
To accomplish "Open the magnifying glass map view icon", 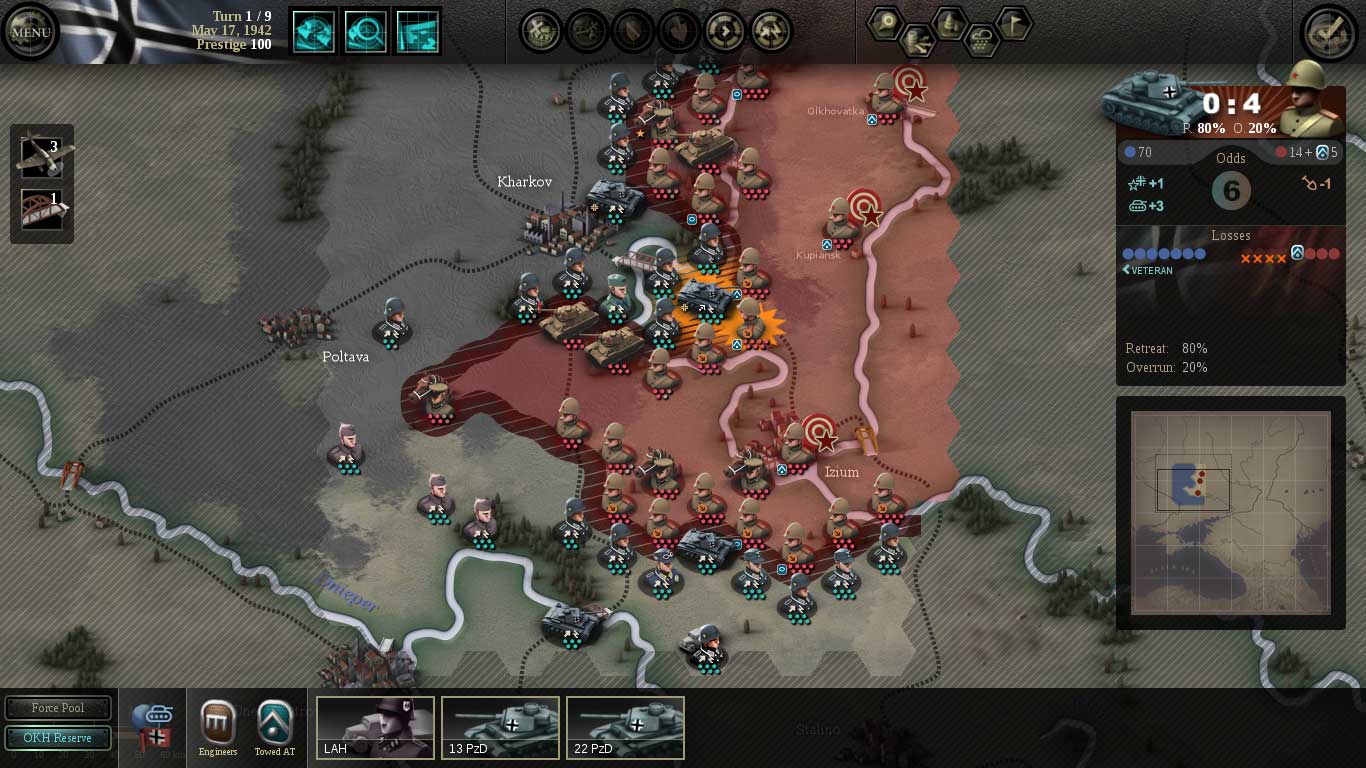I will point(366,30).
